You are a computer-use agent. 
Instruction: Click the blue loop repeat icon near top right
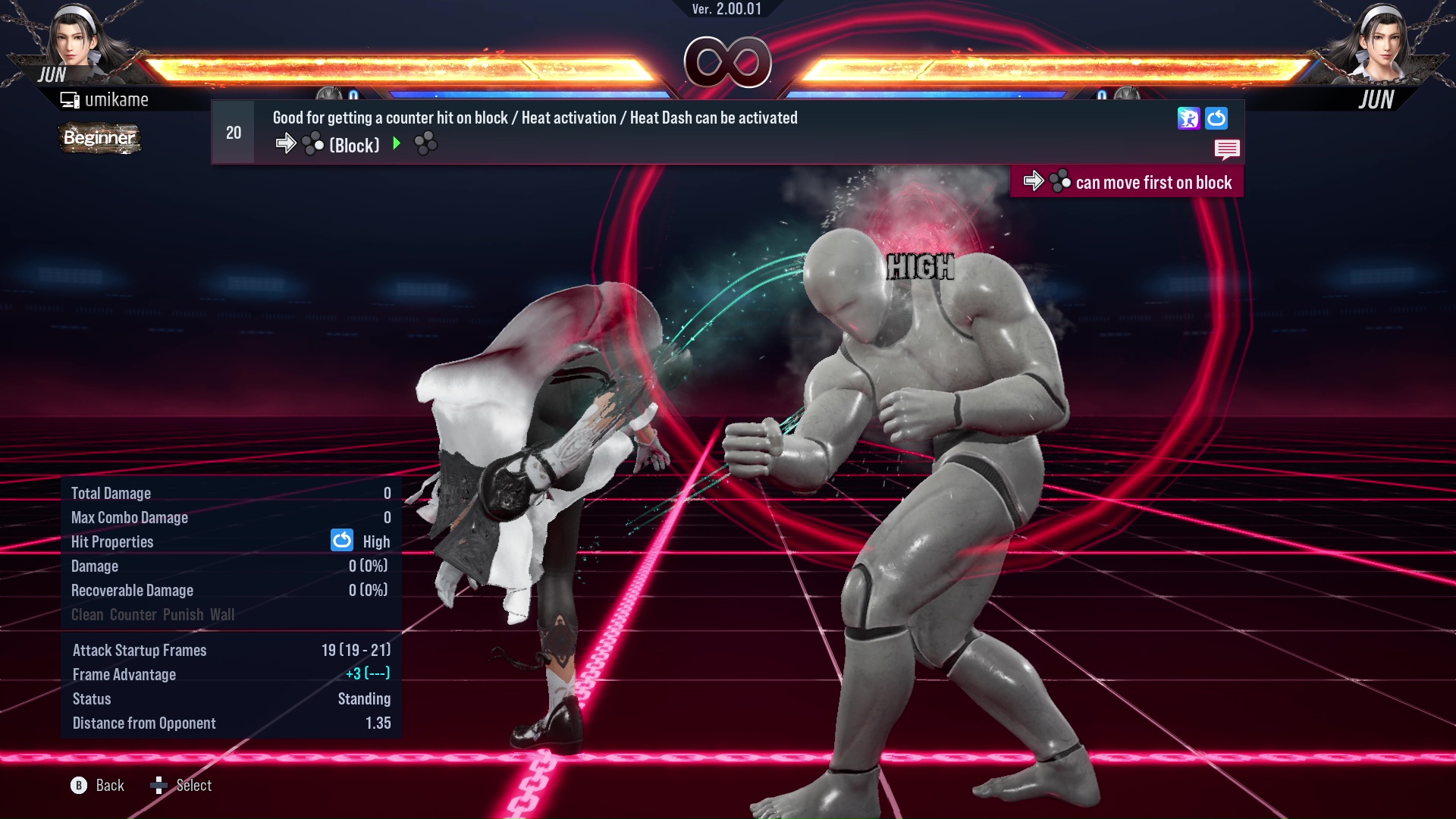(1216, 118)
